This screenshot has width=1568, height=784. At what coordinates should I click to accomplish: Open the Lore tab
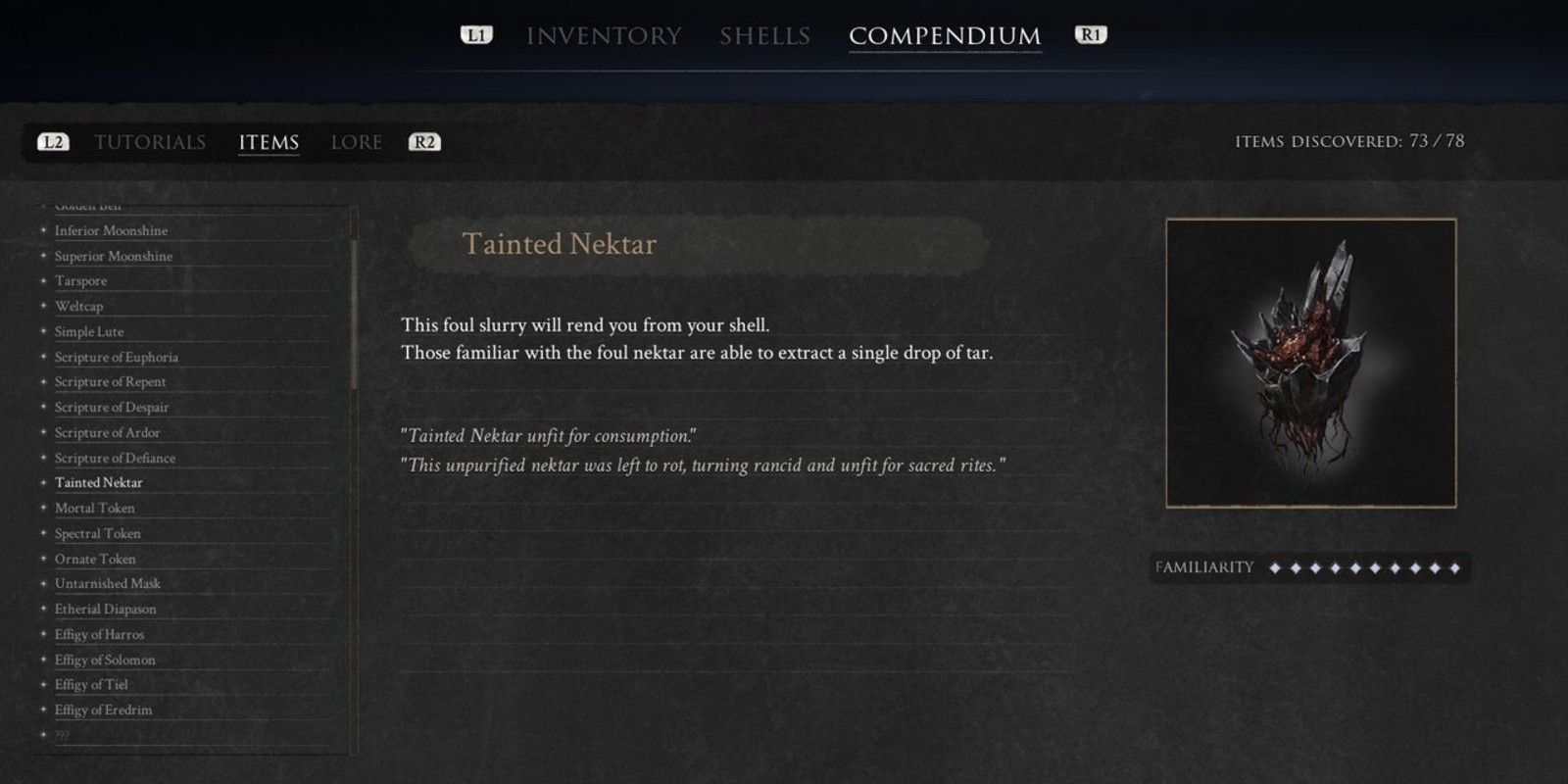pos(357,142)
